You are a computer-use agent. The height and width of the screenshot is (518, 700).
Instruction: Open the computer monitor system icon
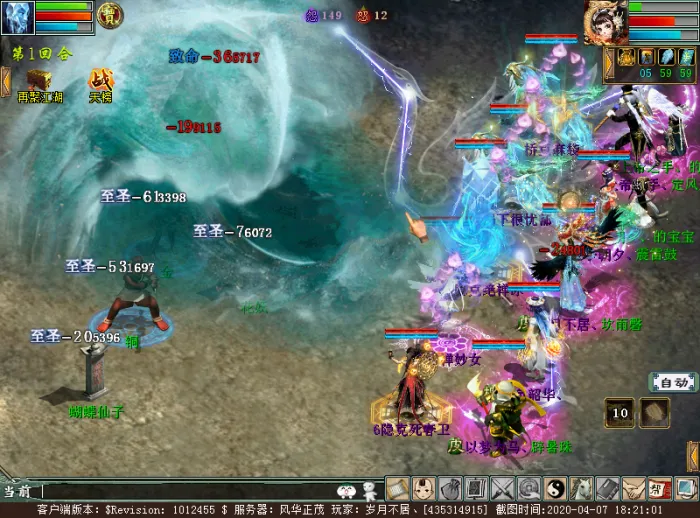point(684,489)
